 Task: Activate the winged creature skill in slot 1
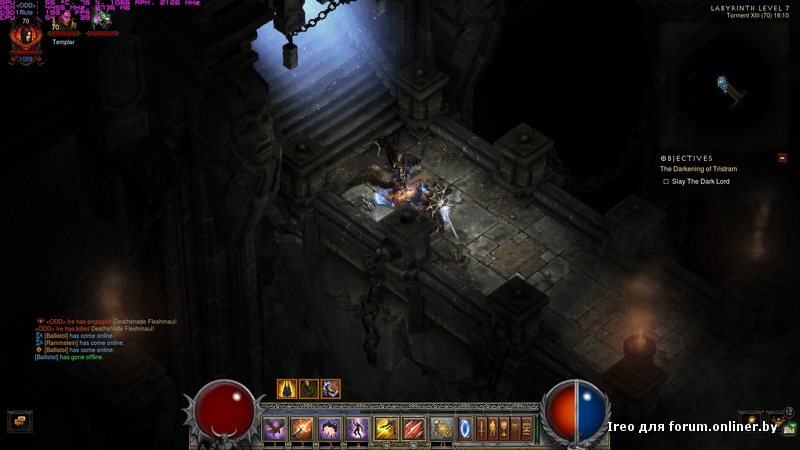(274, 429)
